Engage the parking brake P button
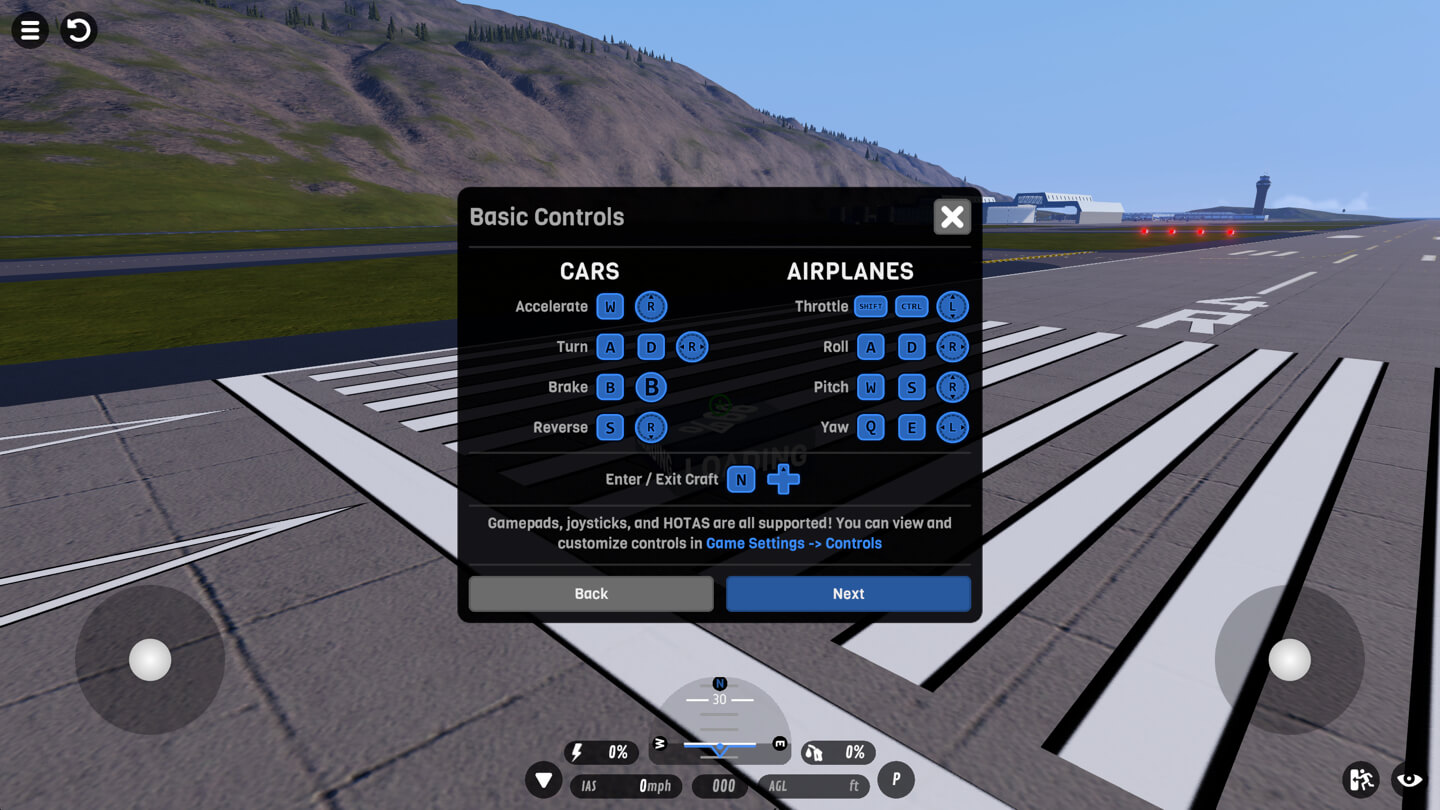The image size is (1440, 810). click(895, 779)
